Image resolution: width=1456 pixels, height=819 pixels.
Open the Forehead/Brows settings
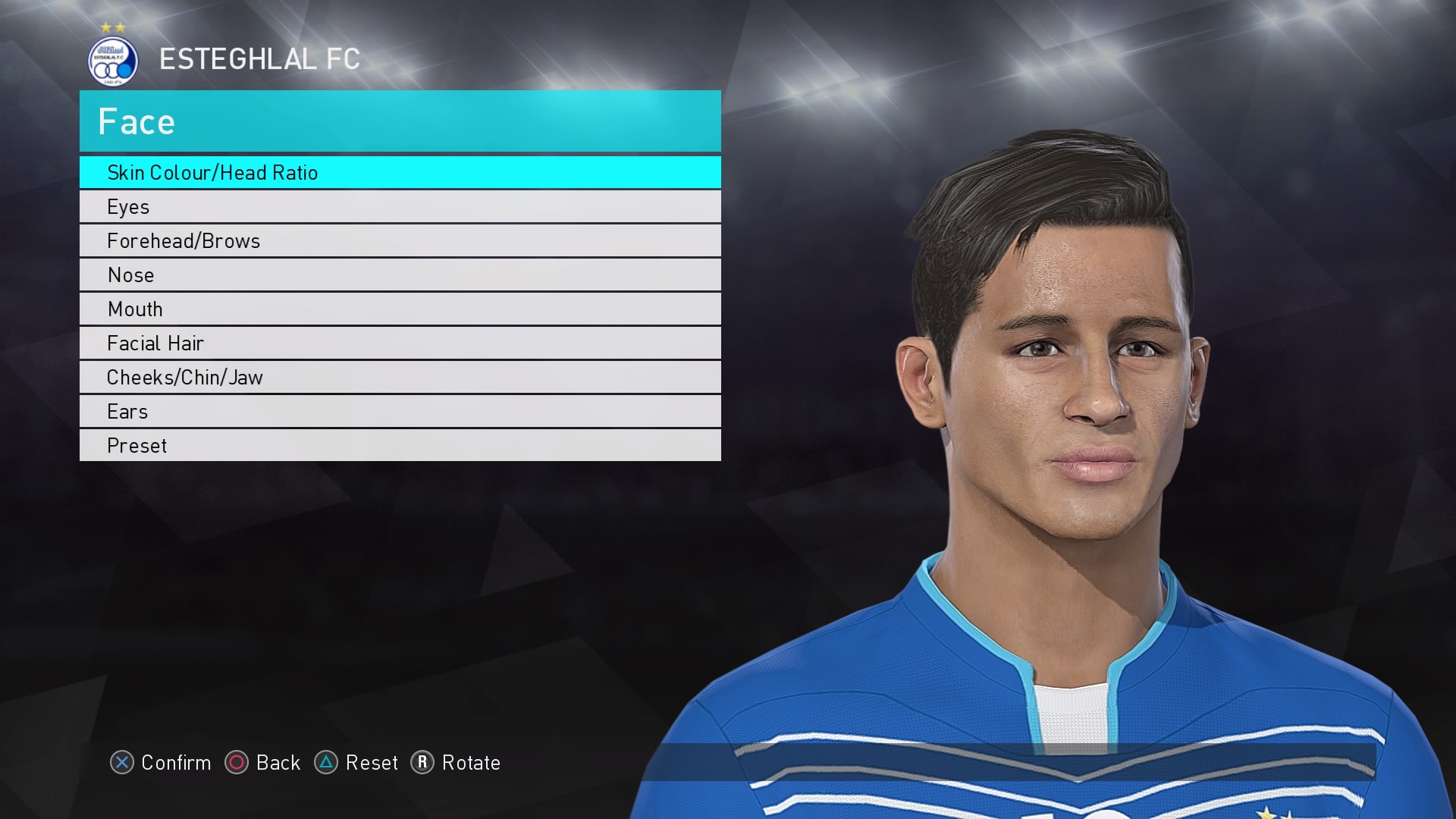(x=400, y=240)
